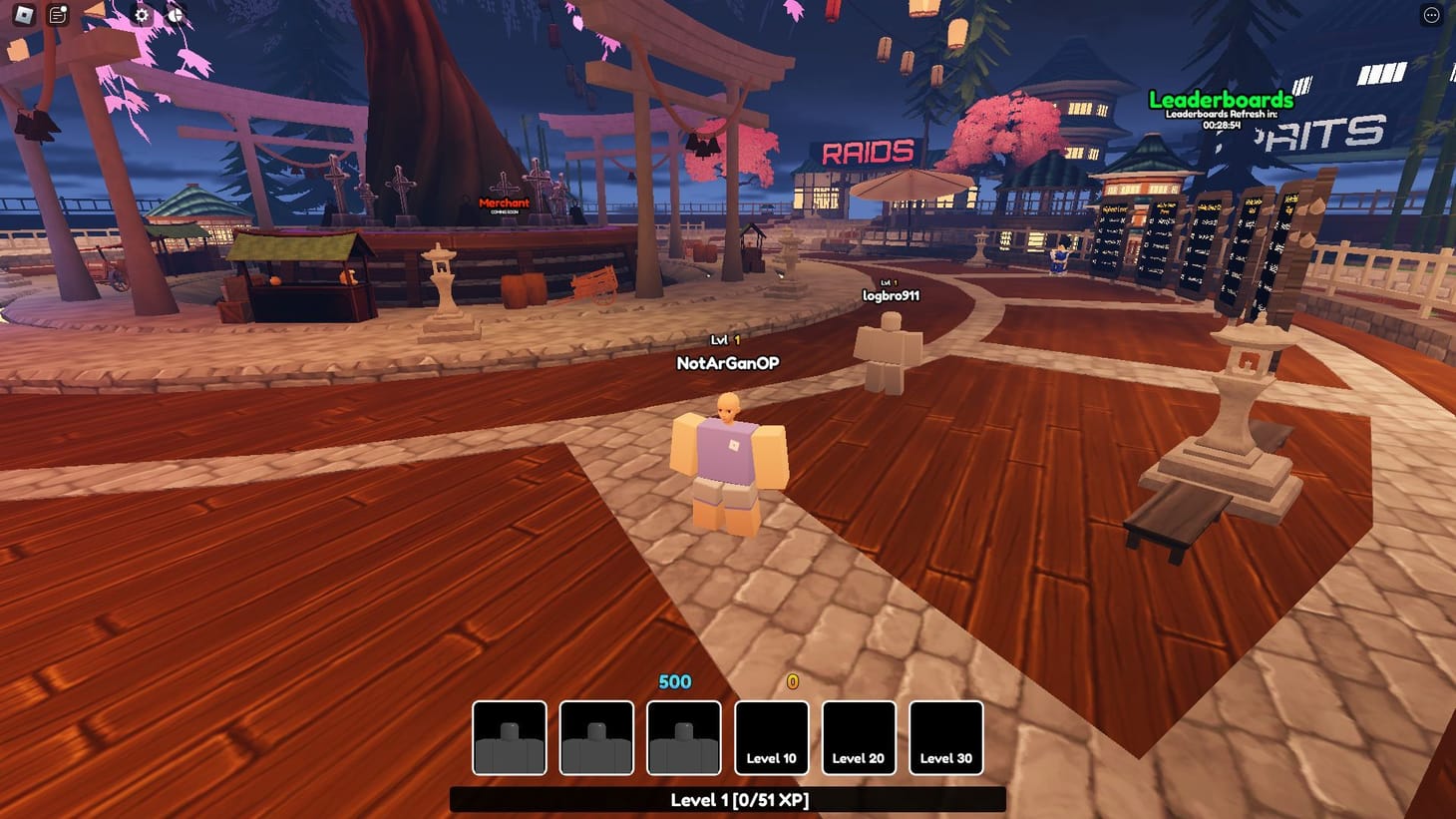The height and width of the screenshot is (819, 1456).
Task: Click the blue gem currency counter showing 500
Action: (673, 682)
